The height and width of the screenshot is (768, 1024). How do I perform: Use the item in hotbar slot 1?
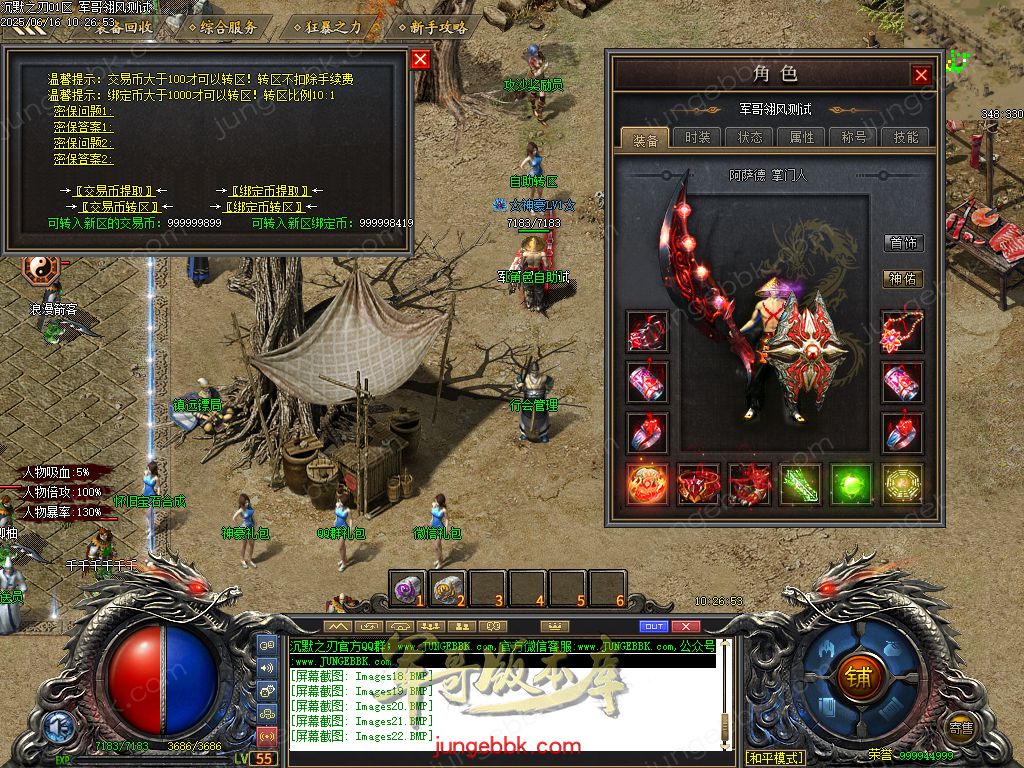tap(407, 589)
